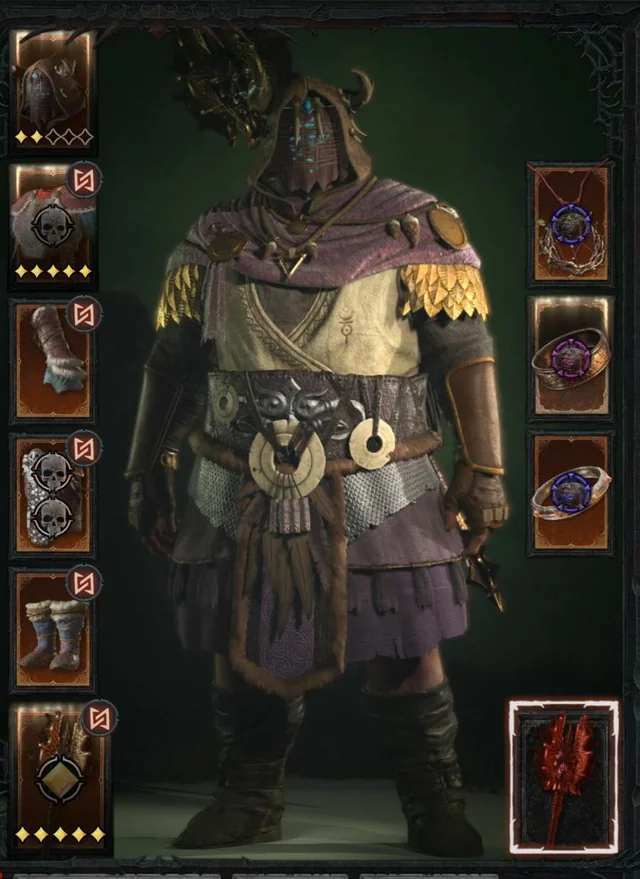
Task: Open the amulet necklace slot
Action: pyautogui.click(x=569, y=224)
